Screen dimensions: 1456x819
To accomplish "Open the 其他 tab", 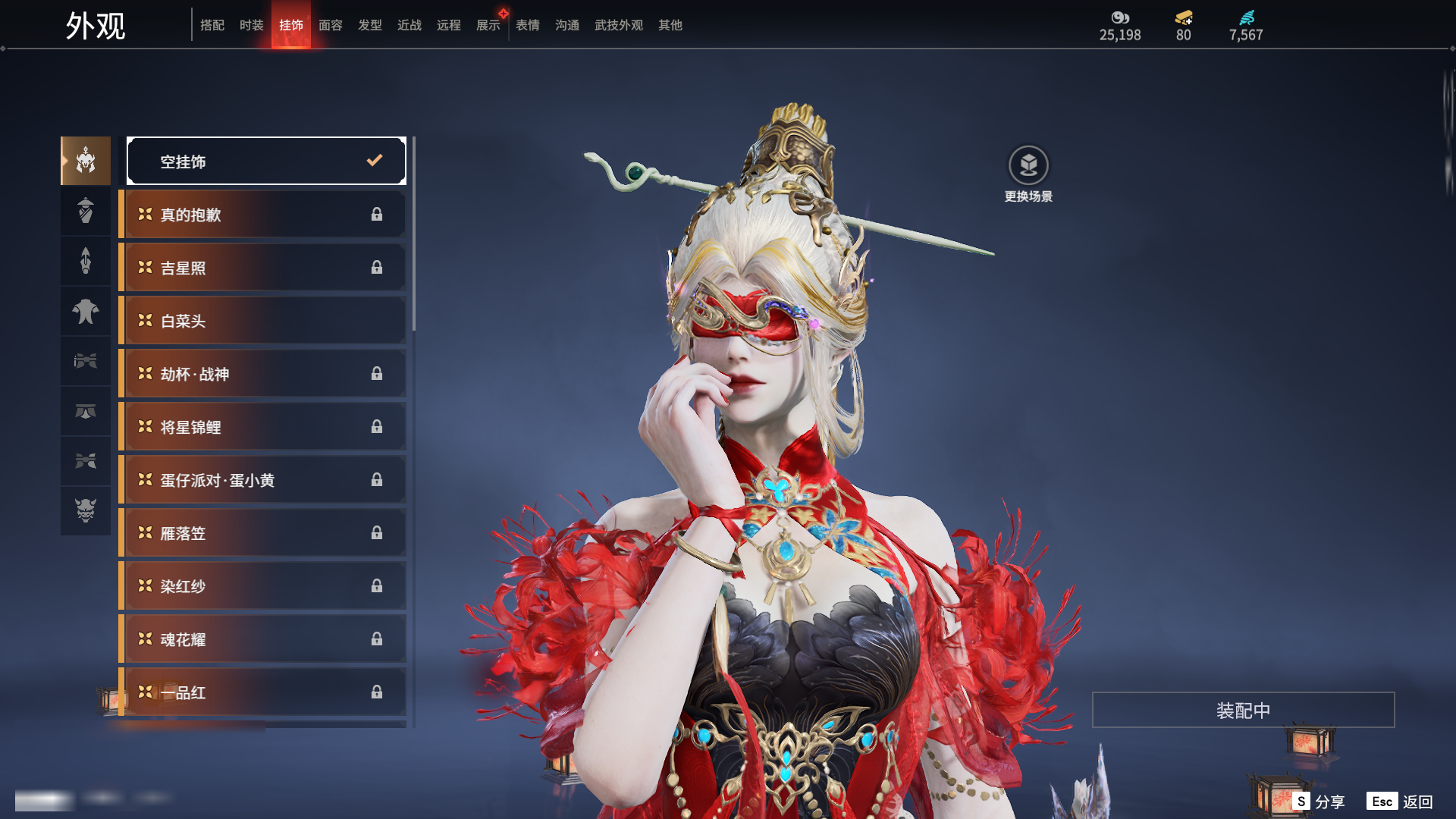I will pyautogui.click(x=670, y=25).
